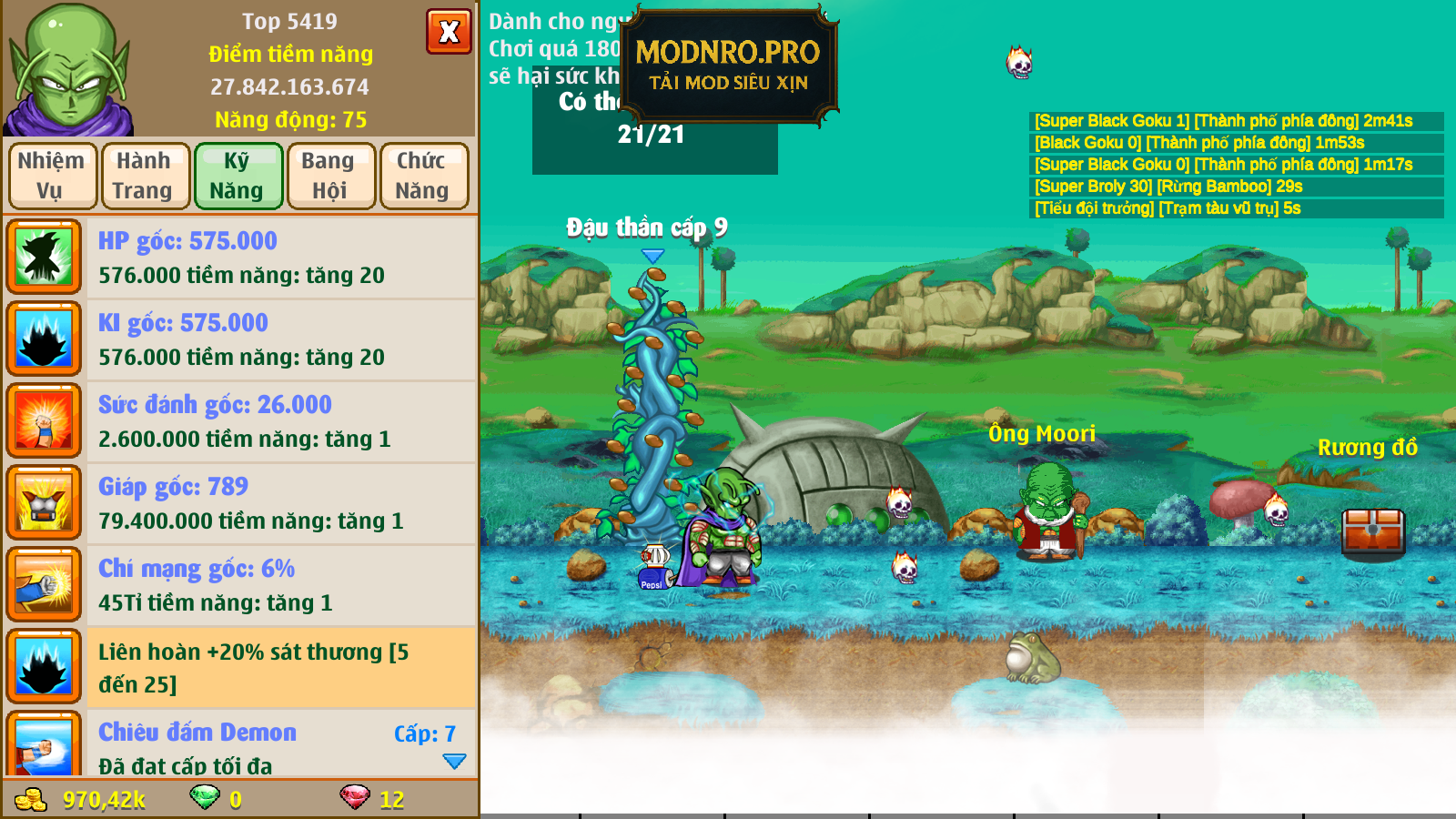Select the Liên hoàn skill row
This screenshot has height=819, width=1456.
point(241,667)
